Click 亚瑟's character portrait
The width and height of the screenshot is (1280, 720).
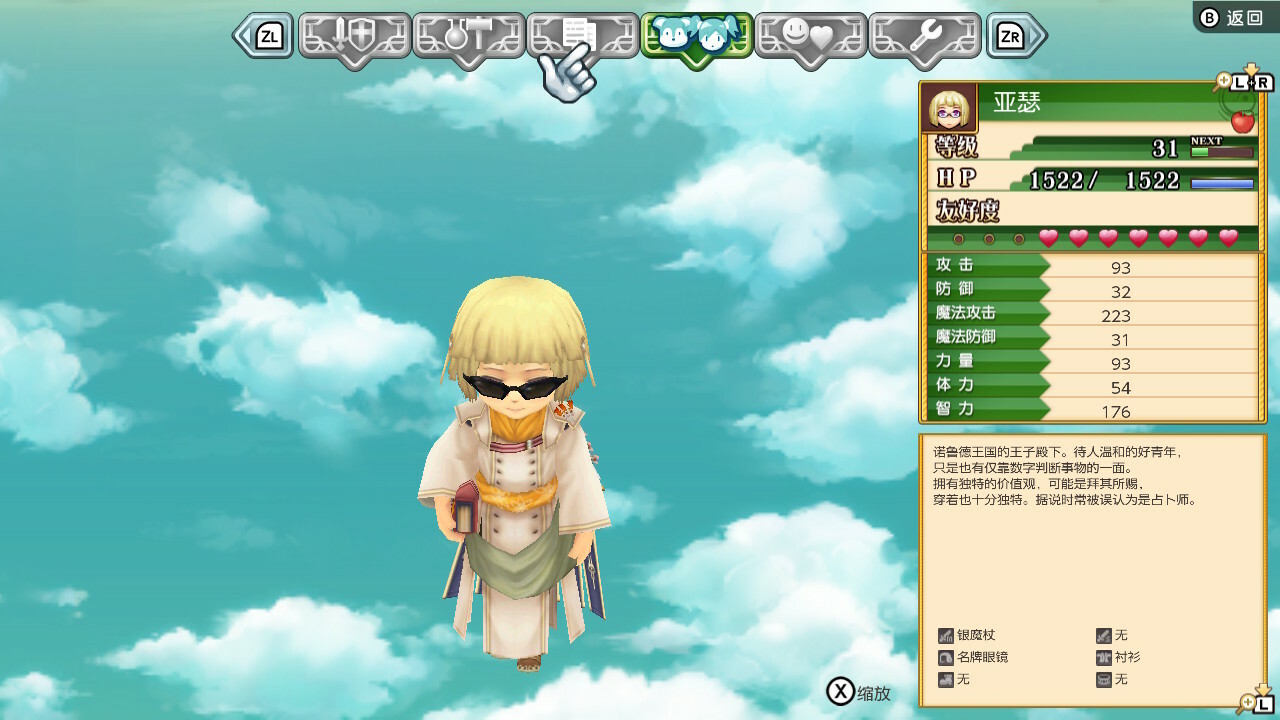point(949,108)
